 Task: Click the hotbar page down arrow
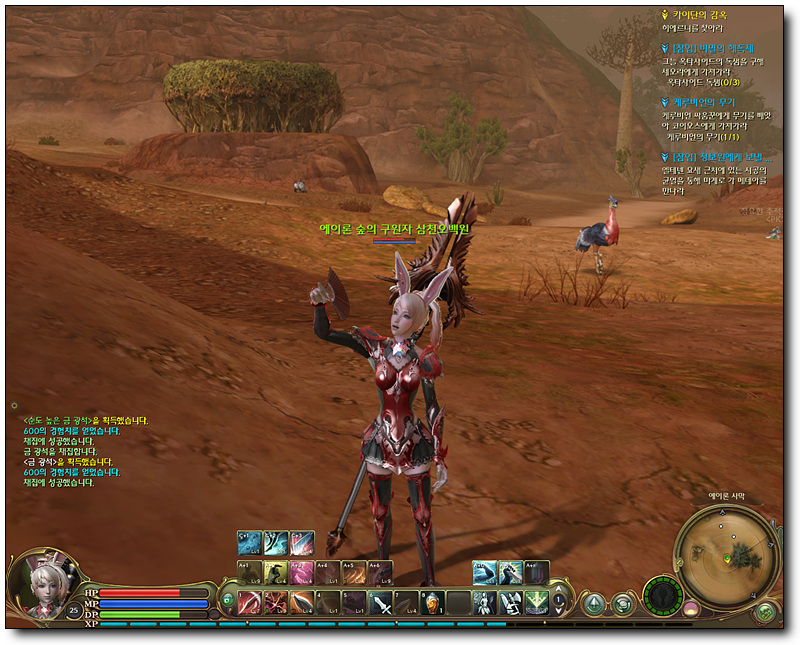click(x=559, y=609)
